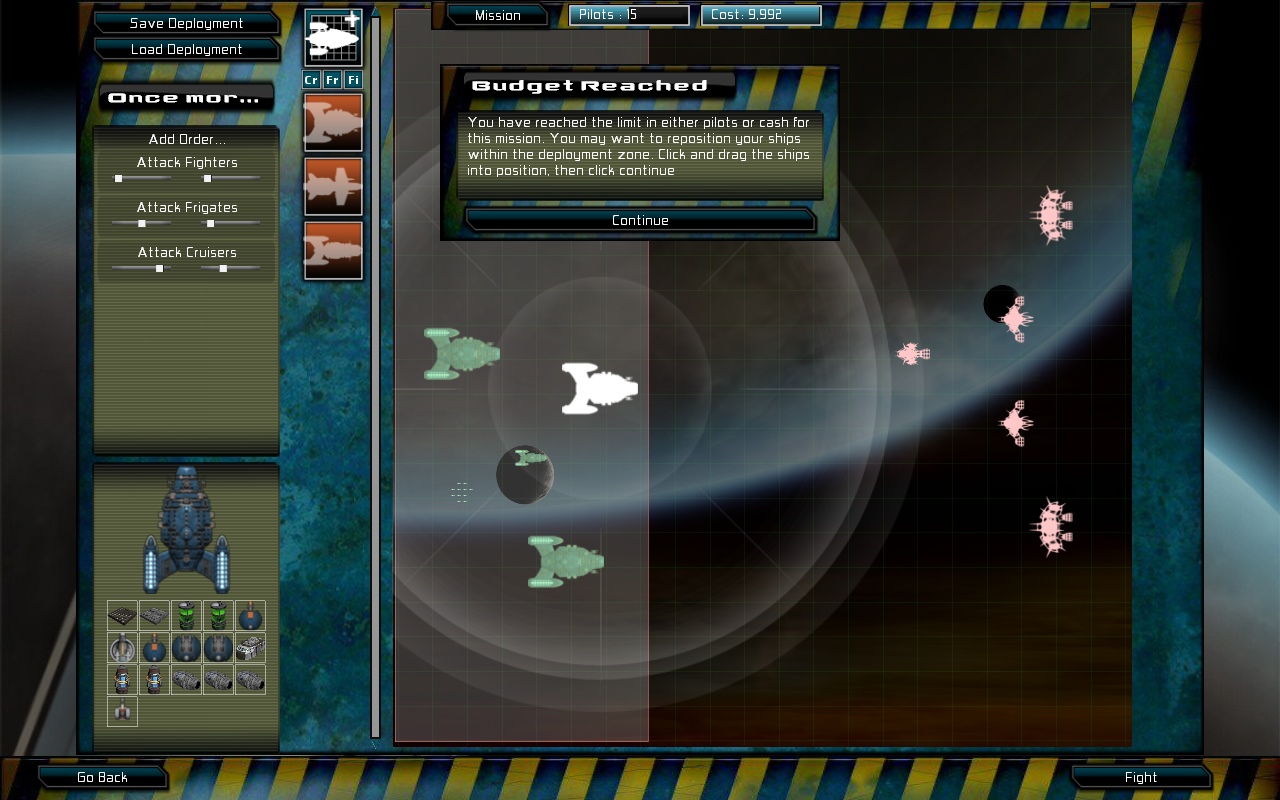This screenshot has height=800, width=1280.
Task: Switch to the Fi fighter filter
Action: 354,80
